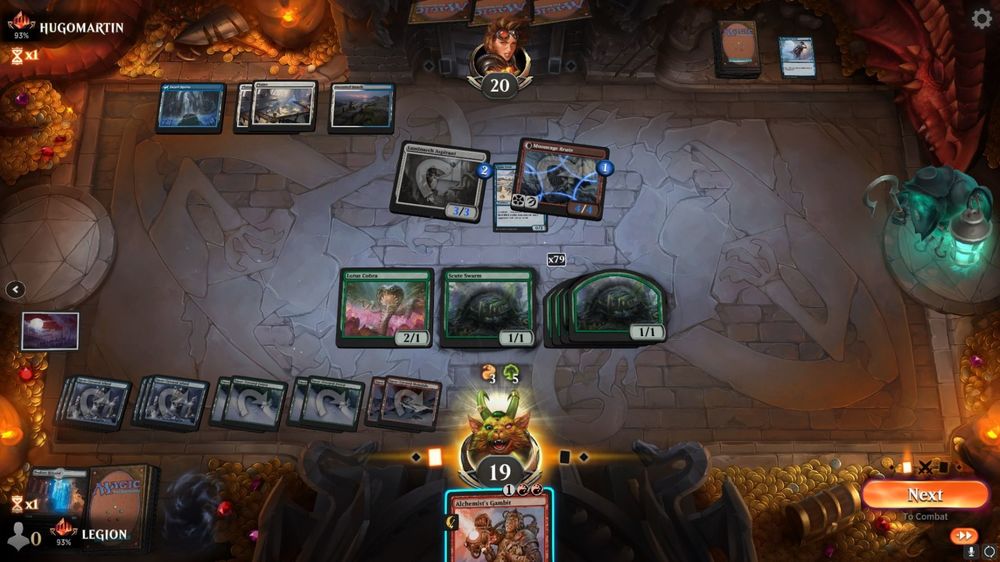Toggle the fast-forward auto-pass button
Image resolution: width=1000 pixels, height=562 pixels.
pyautogui.click(x=963, y=536)
